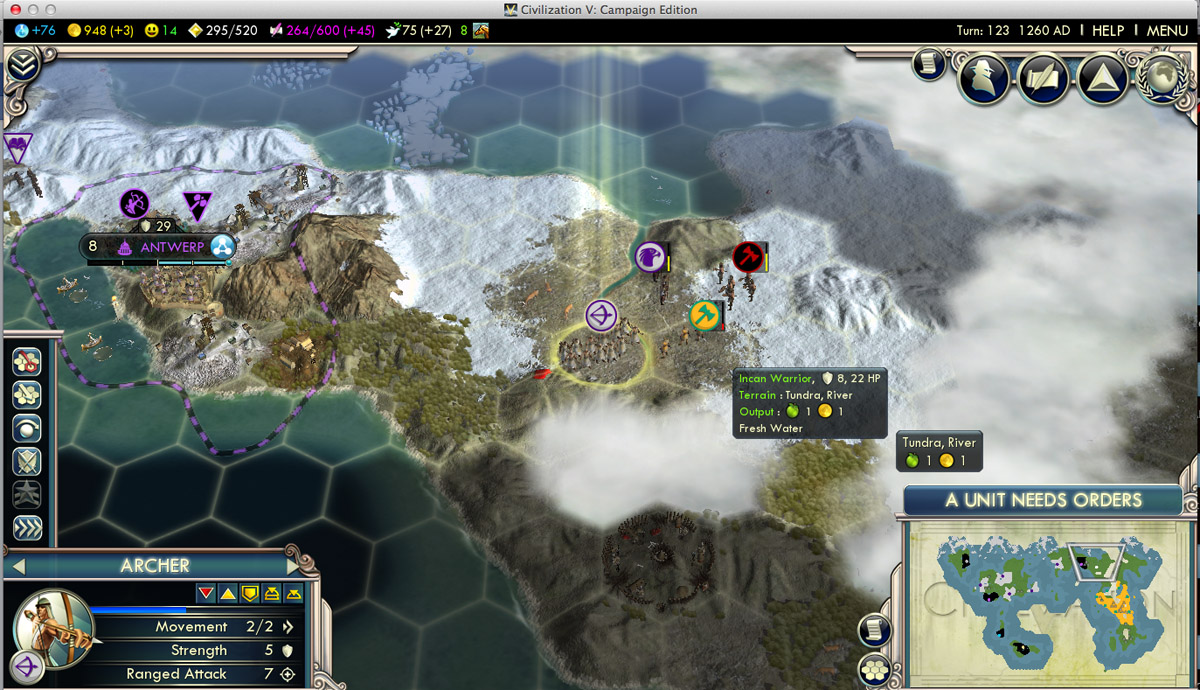This screenshot has height=690, width=1200.
Task: Open the HELP Civilopedia link
Action: 1107,31
